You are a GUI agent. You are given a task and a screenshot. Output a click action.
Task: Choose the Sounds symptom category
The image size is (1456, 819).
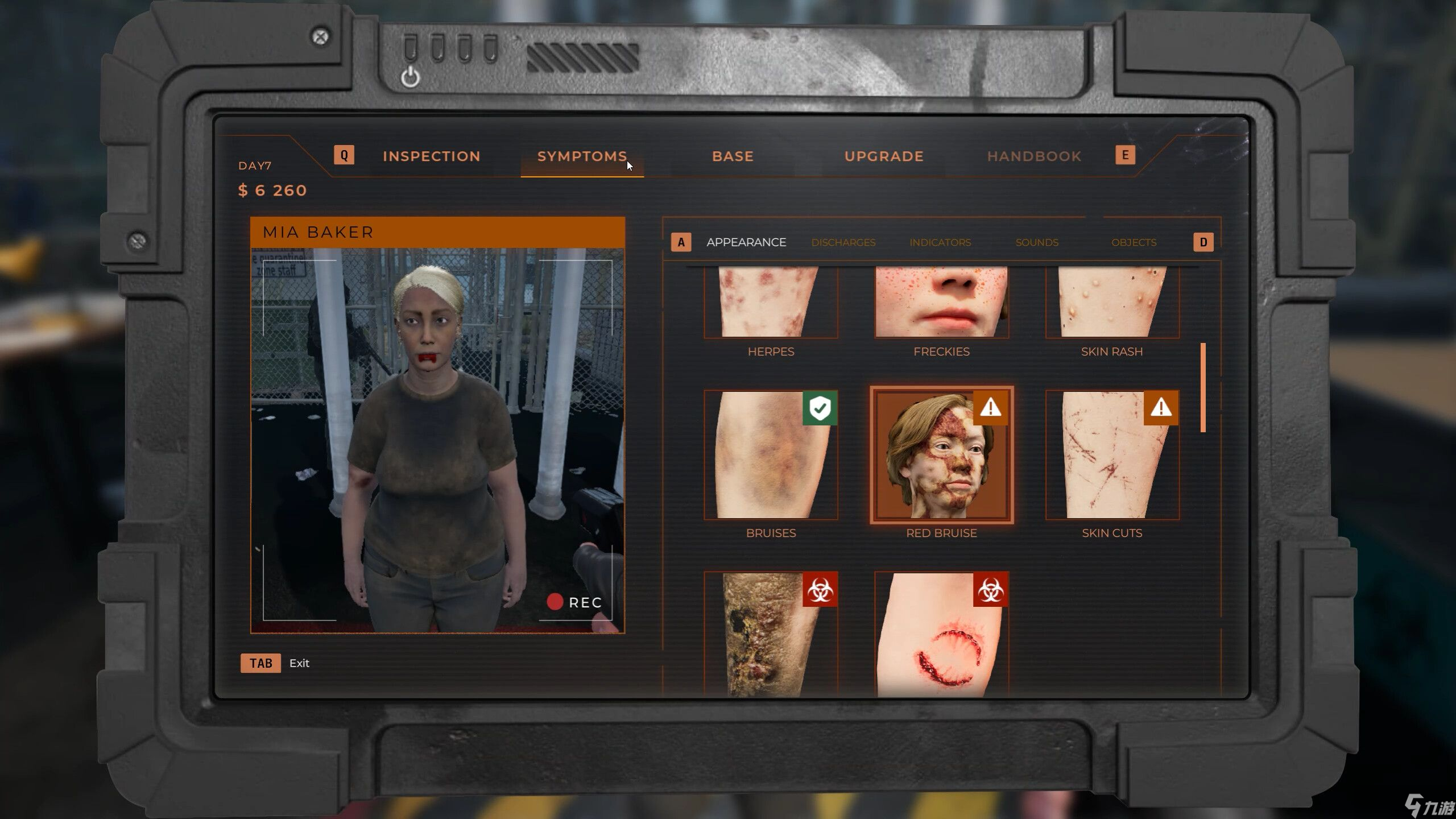coord(1037,242)
